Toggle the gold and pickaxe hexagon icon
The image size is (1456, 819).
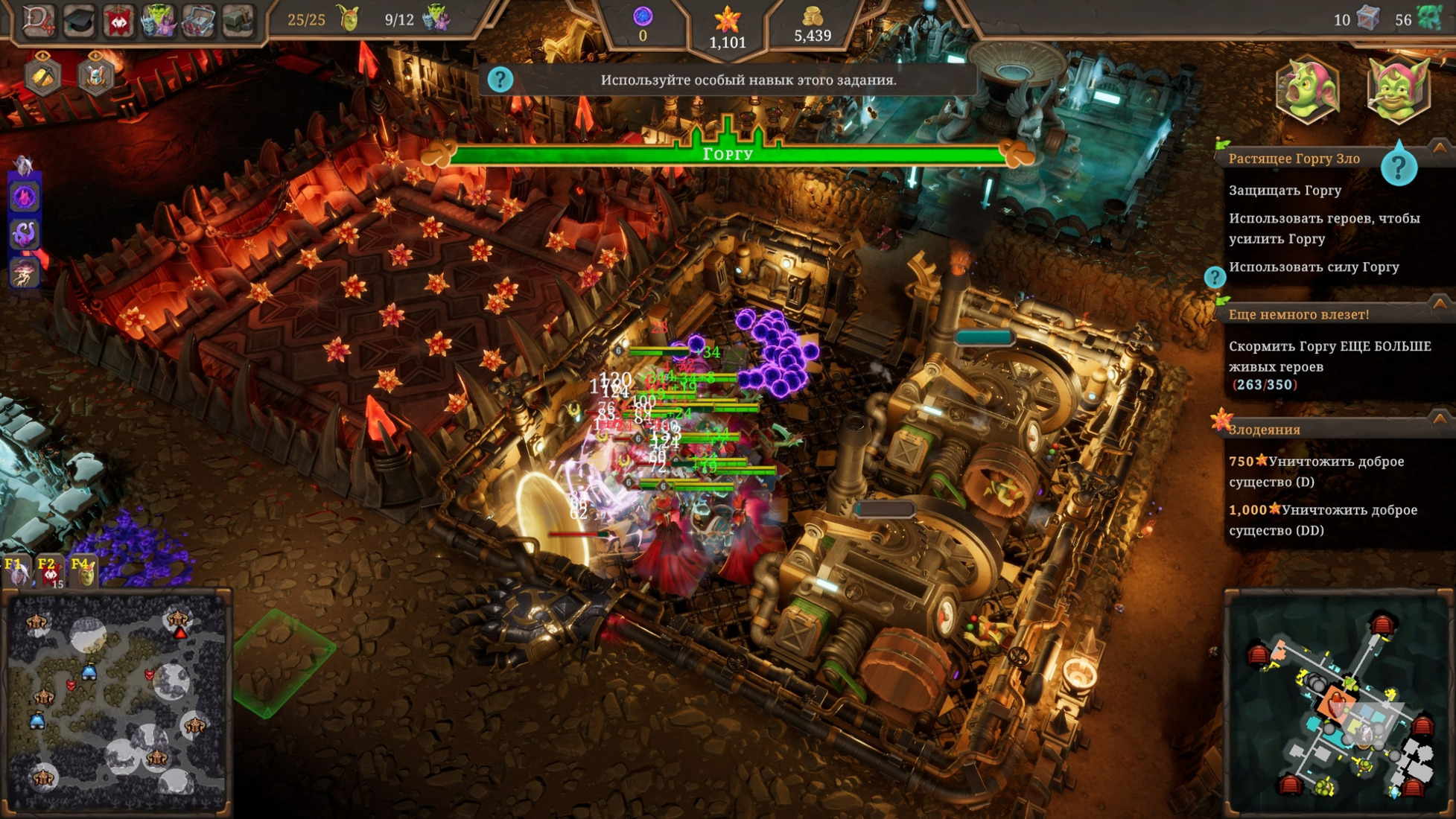pyautogui.click(x=42, y=75)
